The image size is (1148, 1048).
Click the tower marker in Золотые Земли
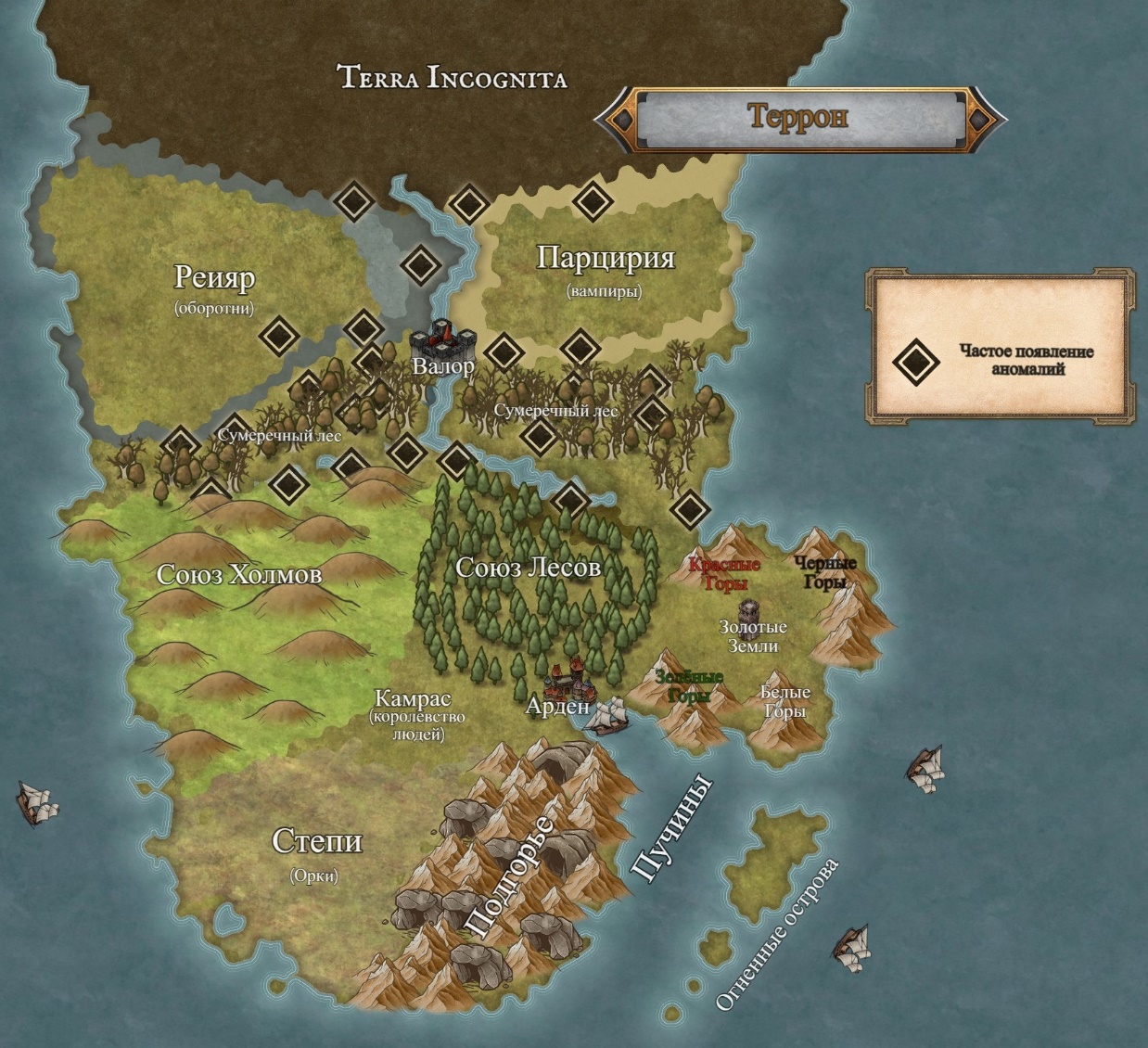[749, 610]
